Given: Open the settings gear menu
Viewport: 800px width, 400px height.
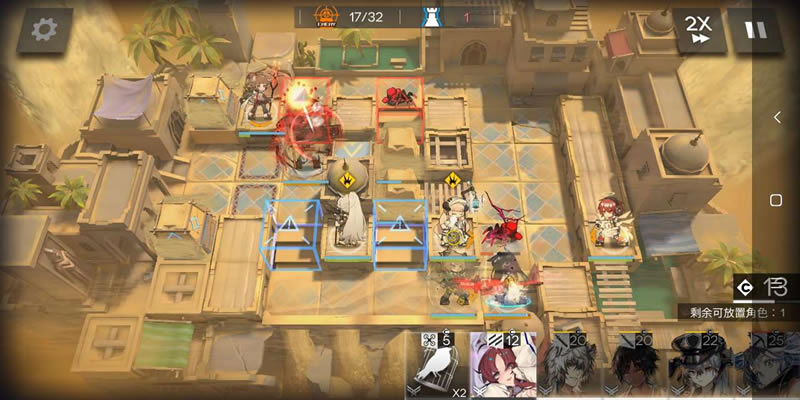Looking at the screenshot, I should (44, 30).
